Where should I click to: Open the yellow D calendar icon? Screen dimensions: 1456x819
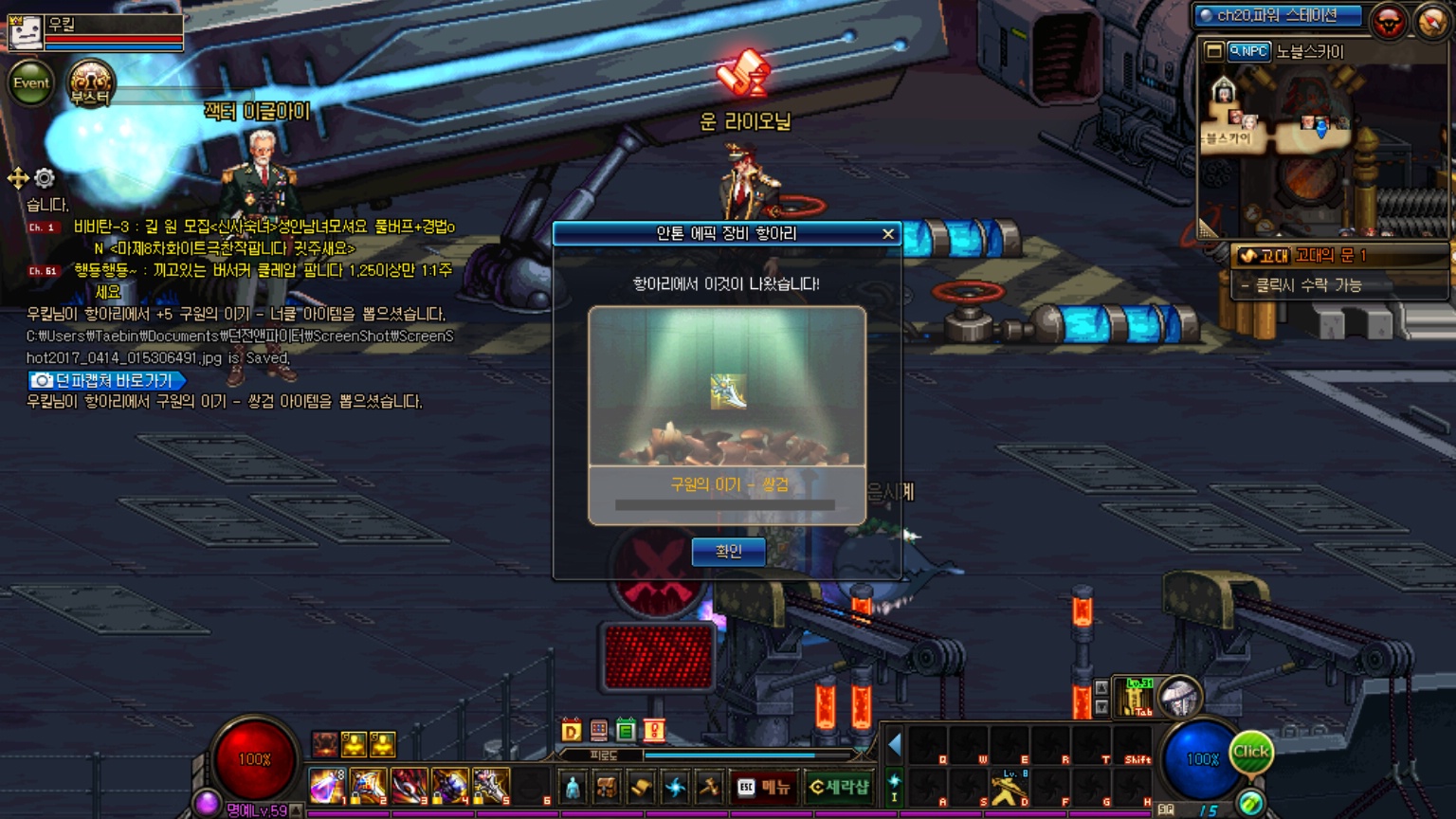tap(571, 731)
